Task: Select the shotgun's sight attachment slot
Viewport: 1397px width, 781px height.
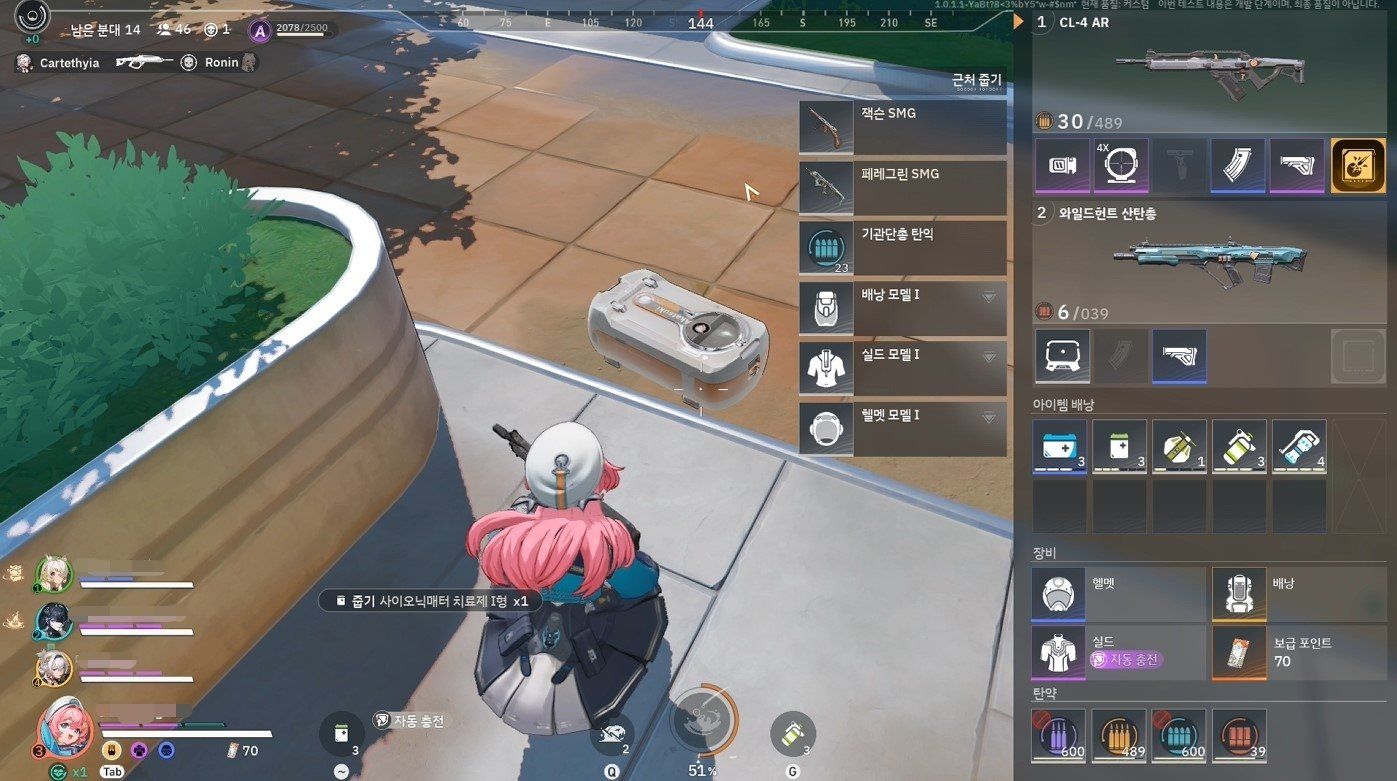Action: 1061,355
